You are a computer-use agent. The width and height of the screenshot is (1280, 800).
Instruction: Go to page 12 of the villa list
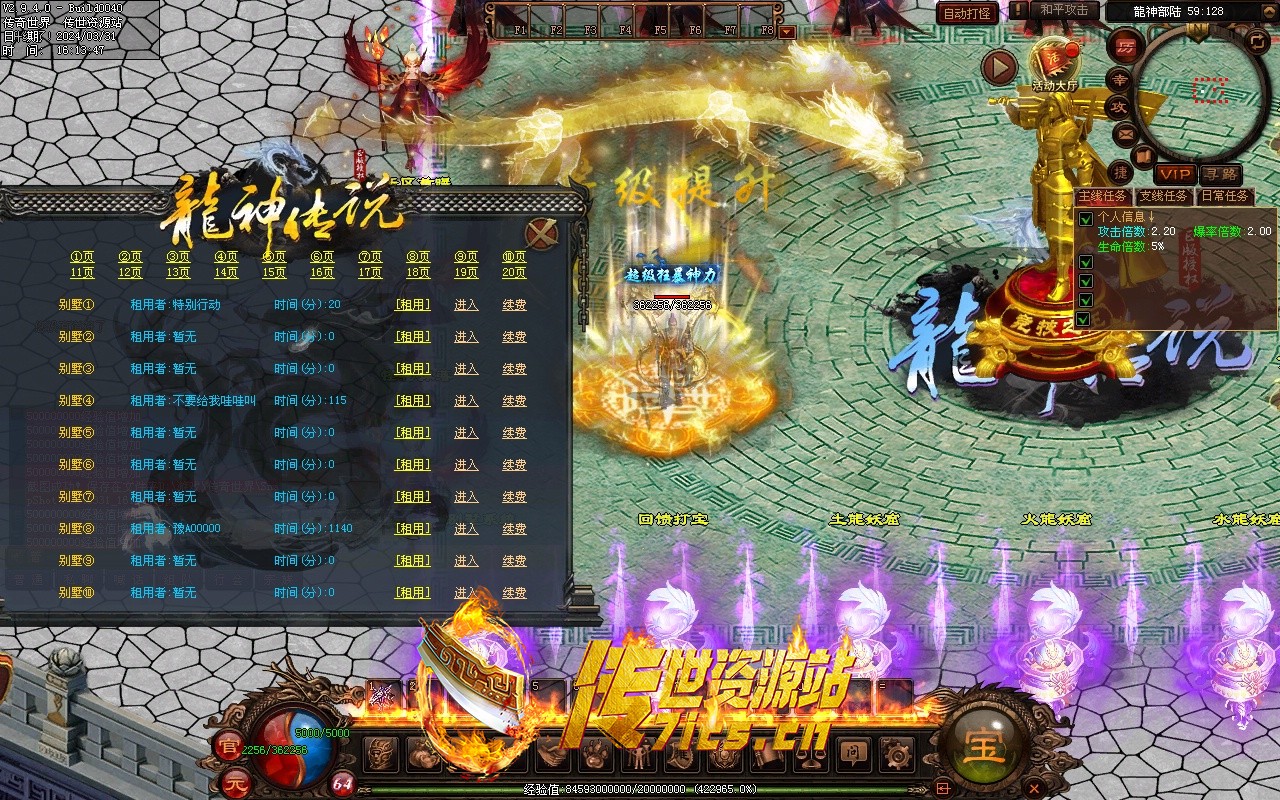(130, 272)
